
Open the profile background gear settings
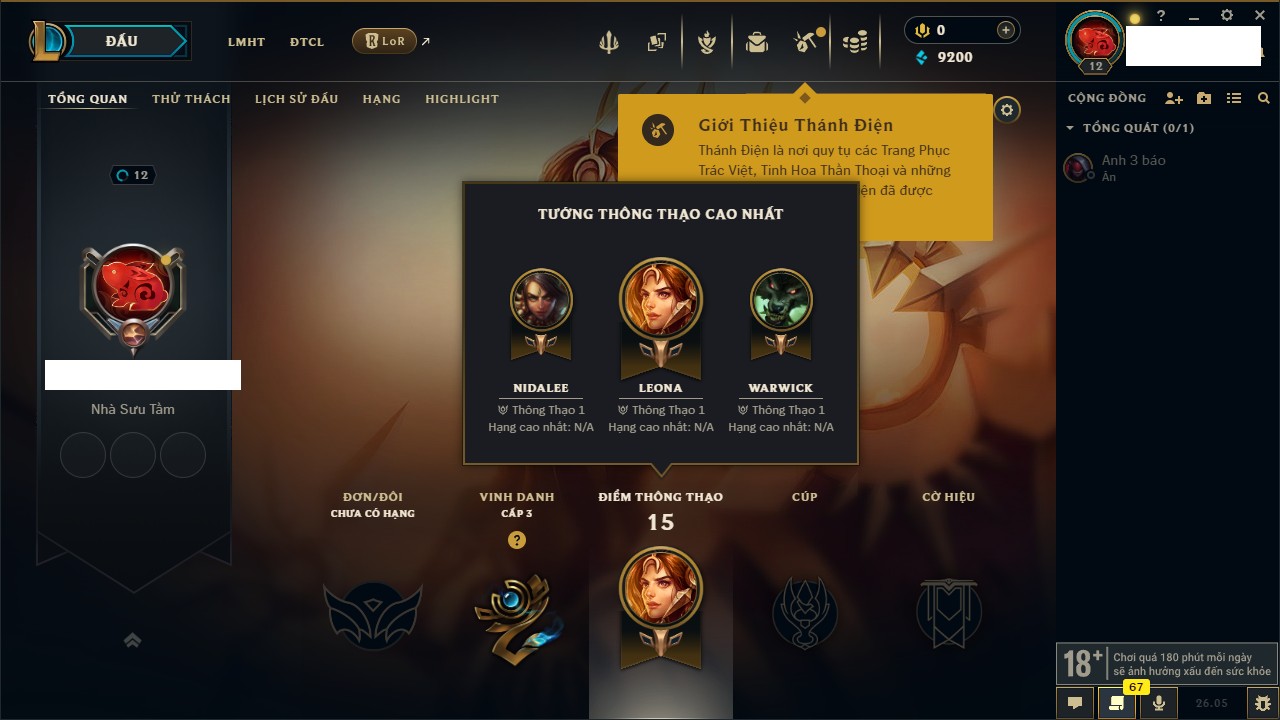click(1007, 110)
